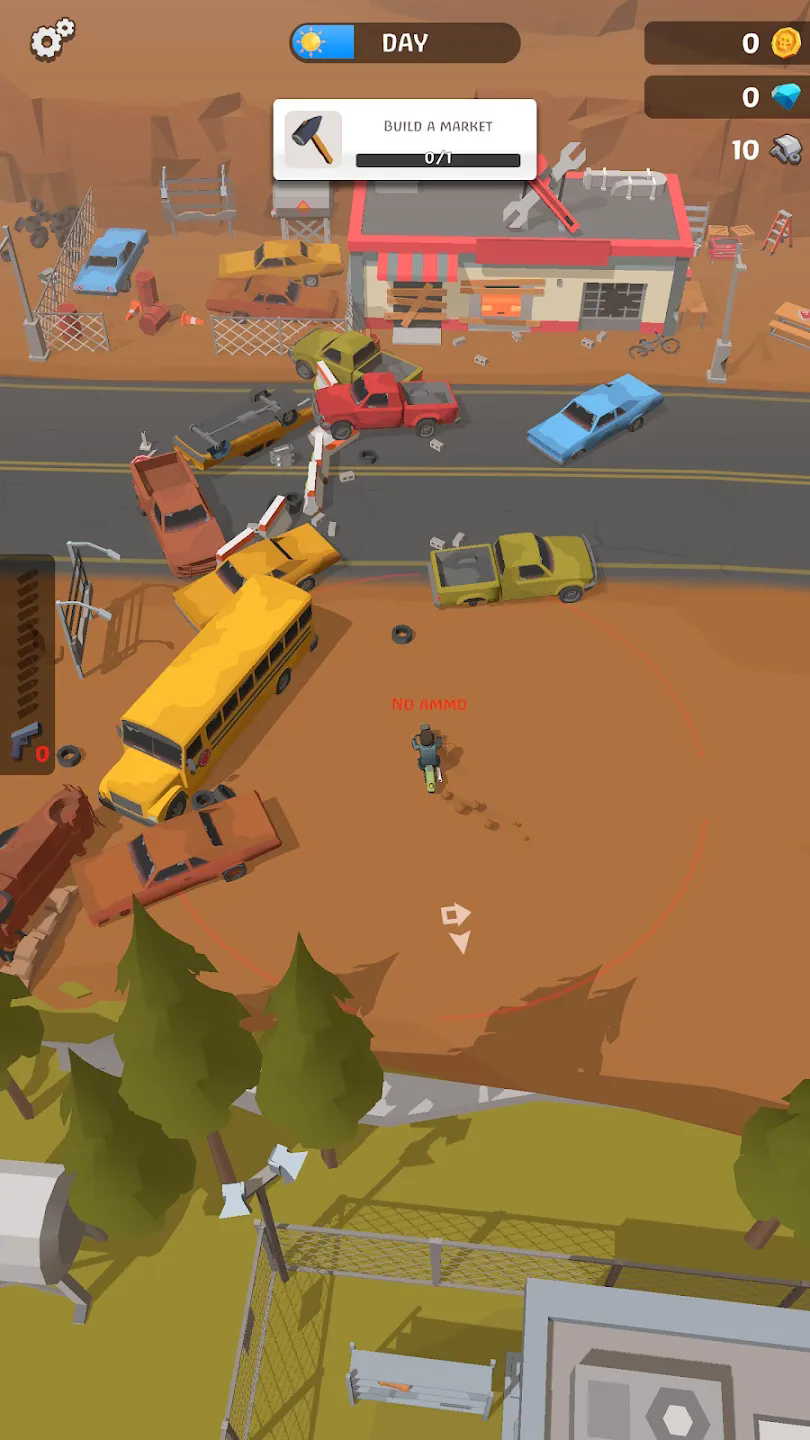Tap the blue gem currency counter
This screenshot has height=1440, width=810.
pos(726,97)
